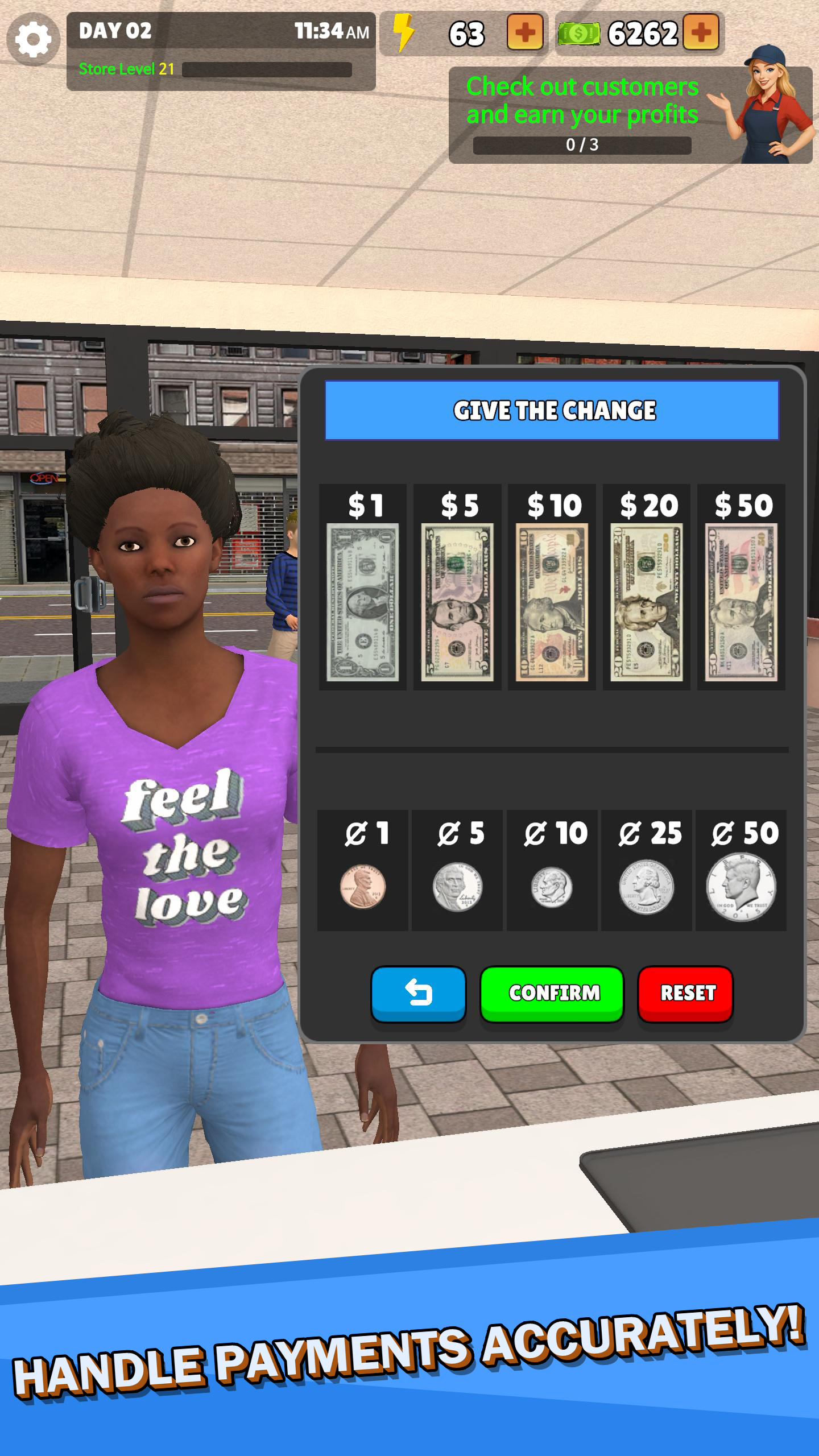This screenshot has height=1456, width=819.
Task: Select the $1 bill
Action: pyautogui.click(x=363, y=588)
